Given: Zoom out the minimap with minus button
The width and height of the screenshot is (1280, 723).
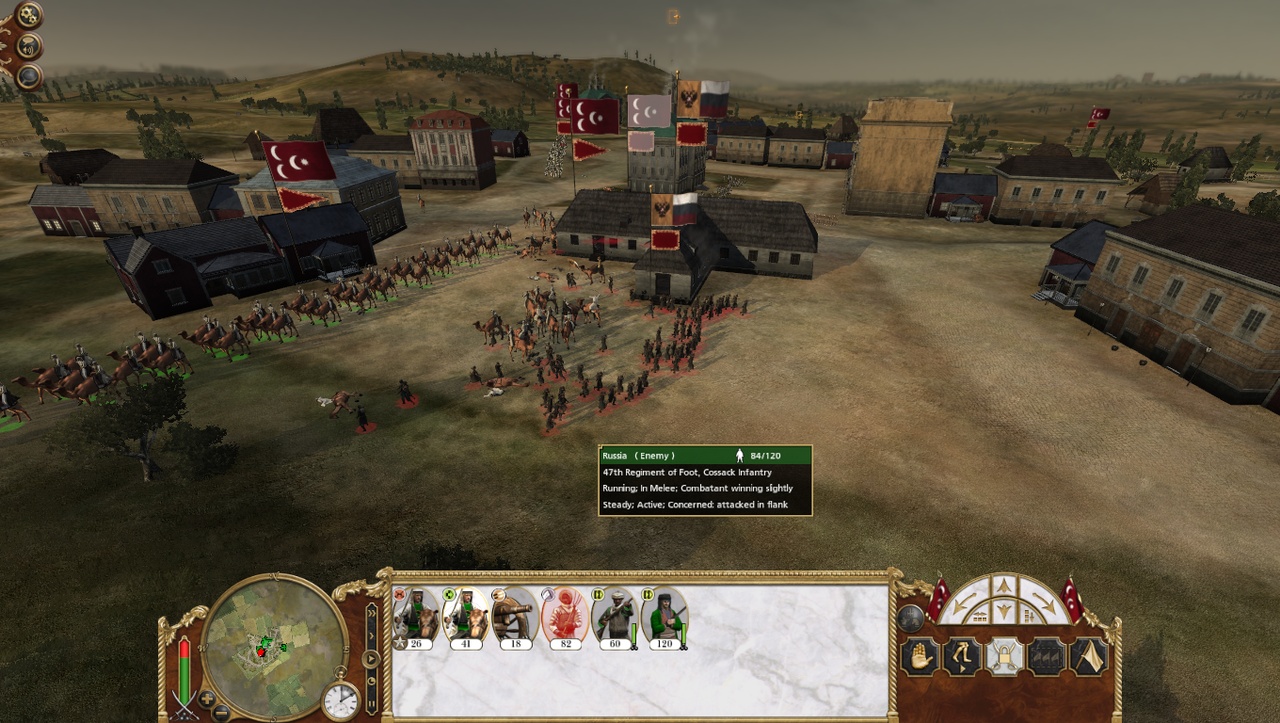Looking at the screenshot, I should point(221,712).
